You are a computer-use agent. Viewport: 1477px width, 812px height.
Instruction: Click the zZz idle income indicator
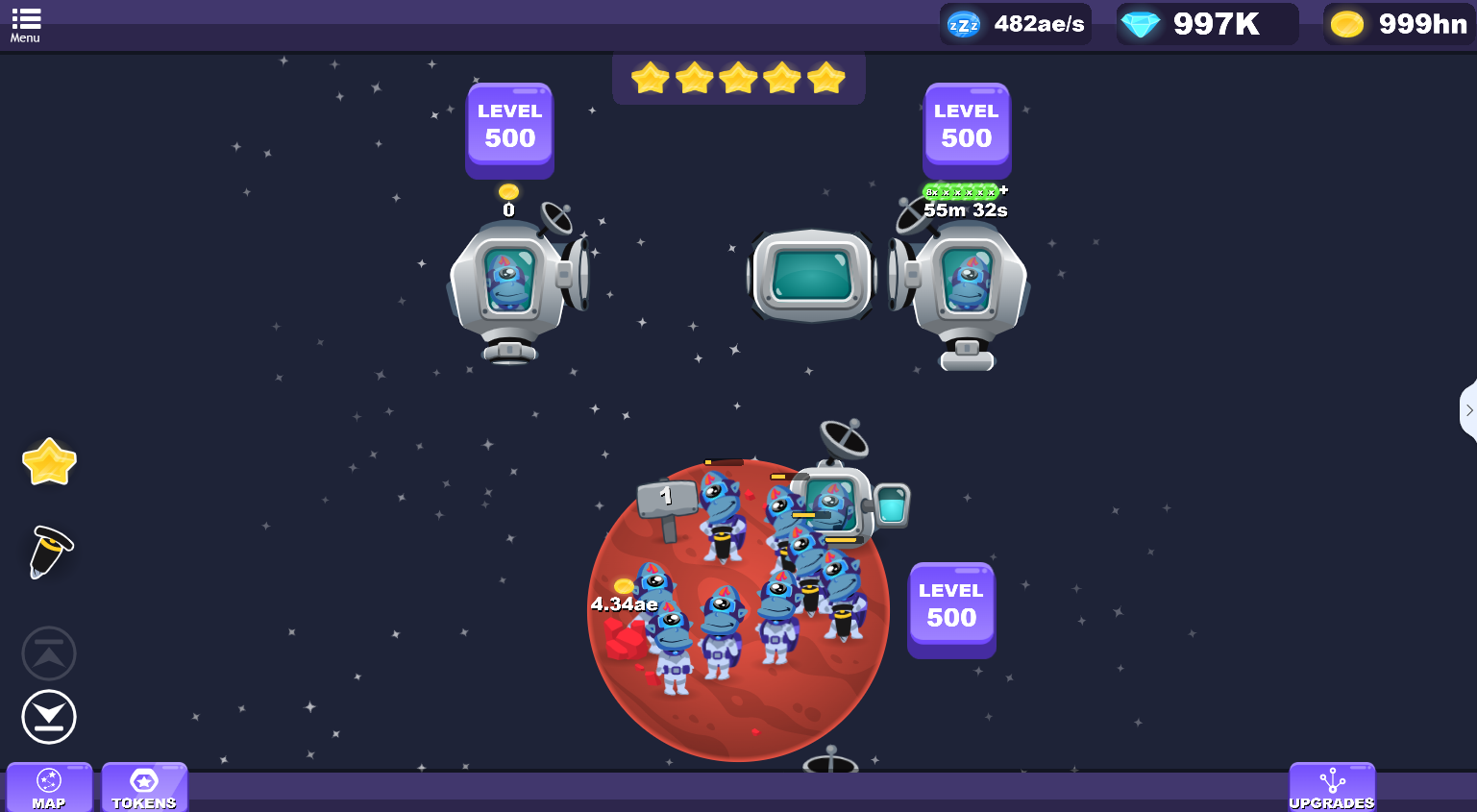(x=1015, y=23)
